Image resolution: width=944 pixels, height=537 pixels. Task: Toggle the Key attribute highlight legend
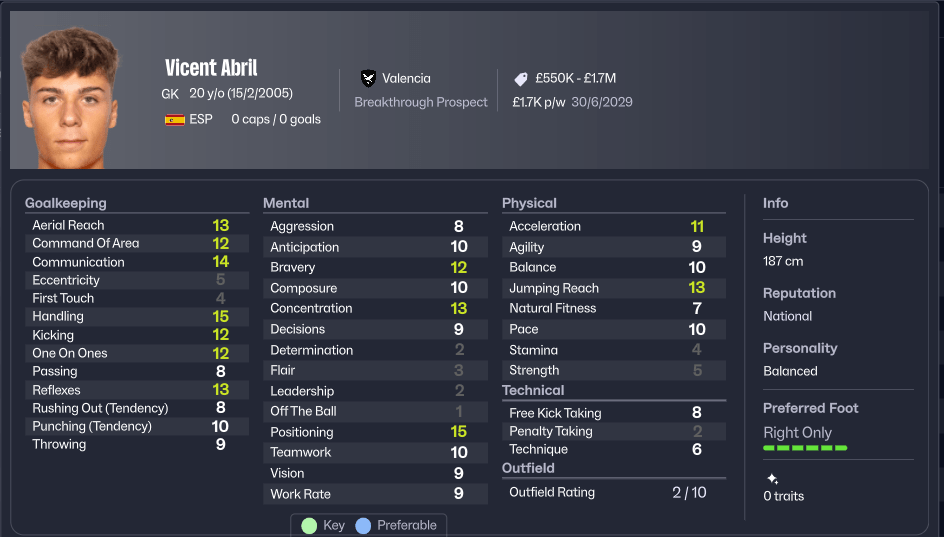323,526
